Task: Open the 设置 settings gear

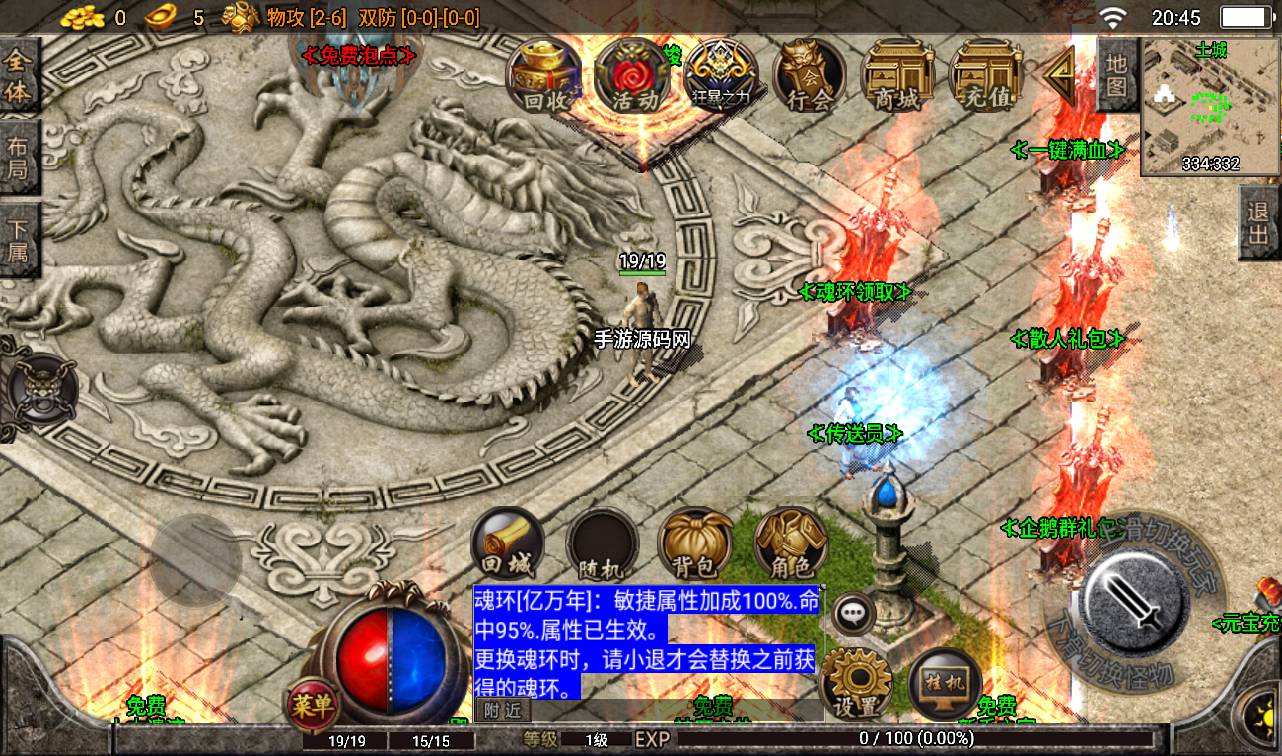Action: coord(855,683)
